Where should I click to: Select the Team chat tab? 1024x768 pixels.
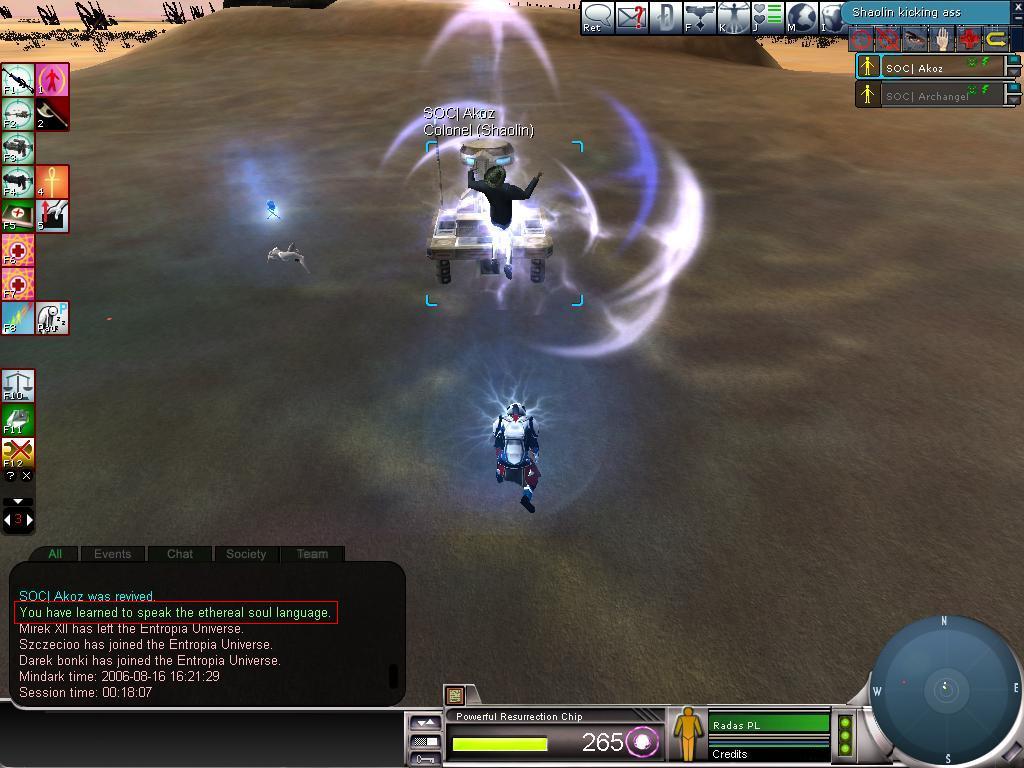[312, 553]
